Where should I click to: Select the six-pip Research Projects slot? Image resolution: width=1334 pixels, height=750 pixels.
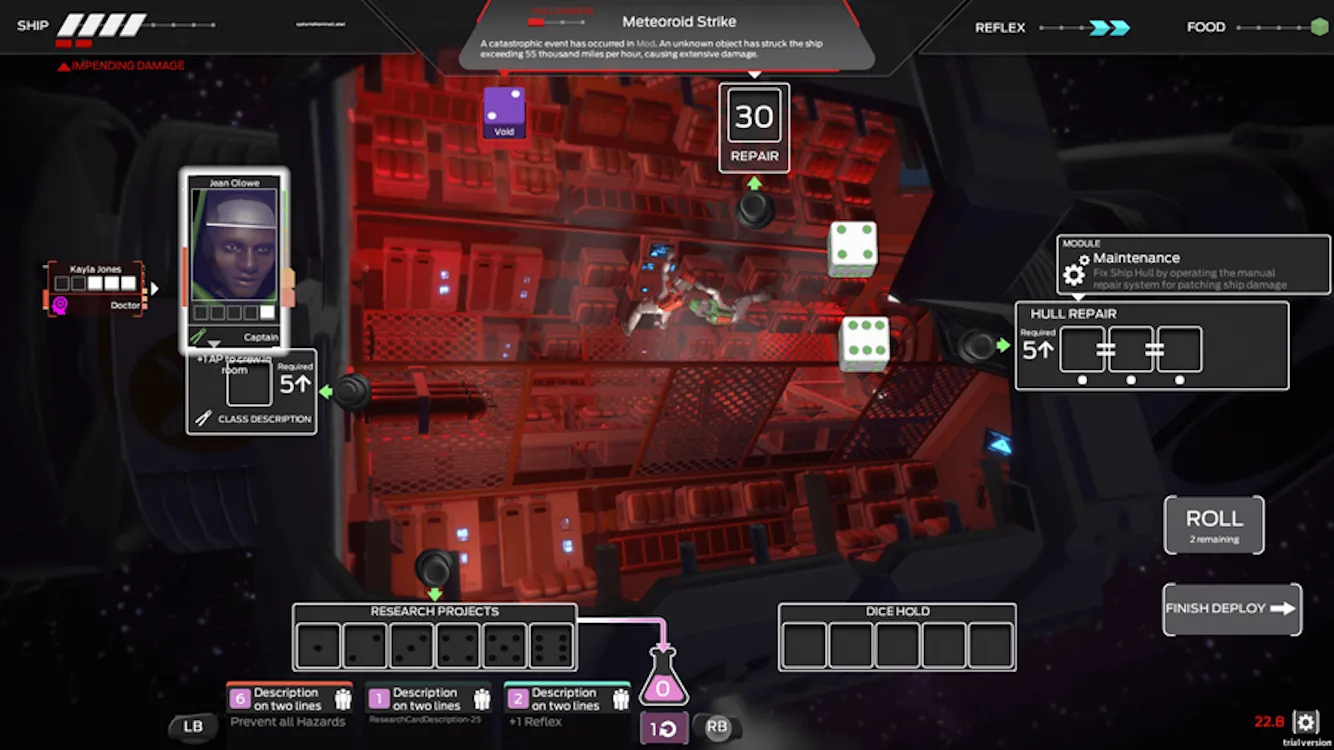(551, 646)
